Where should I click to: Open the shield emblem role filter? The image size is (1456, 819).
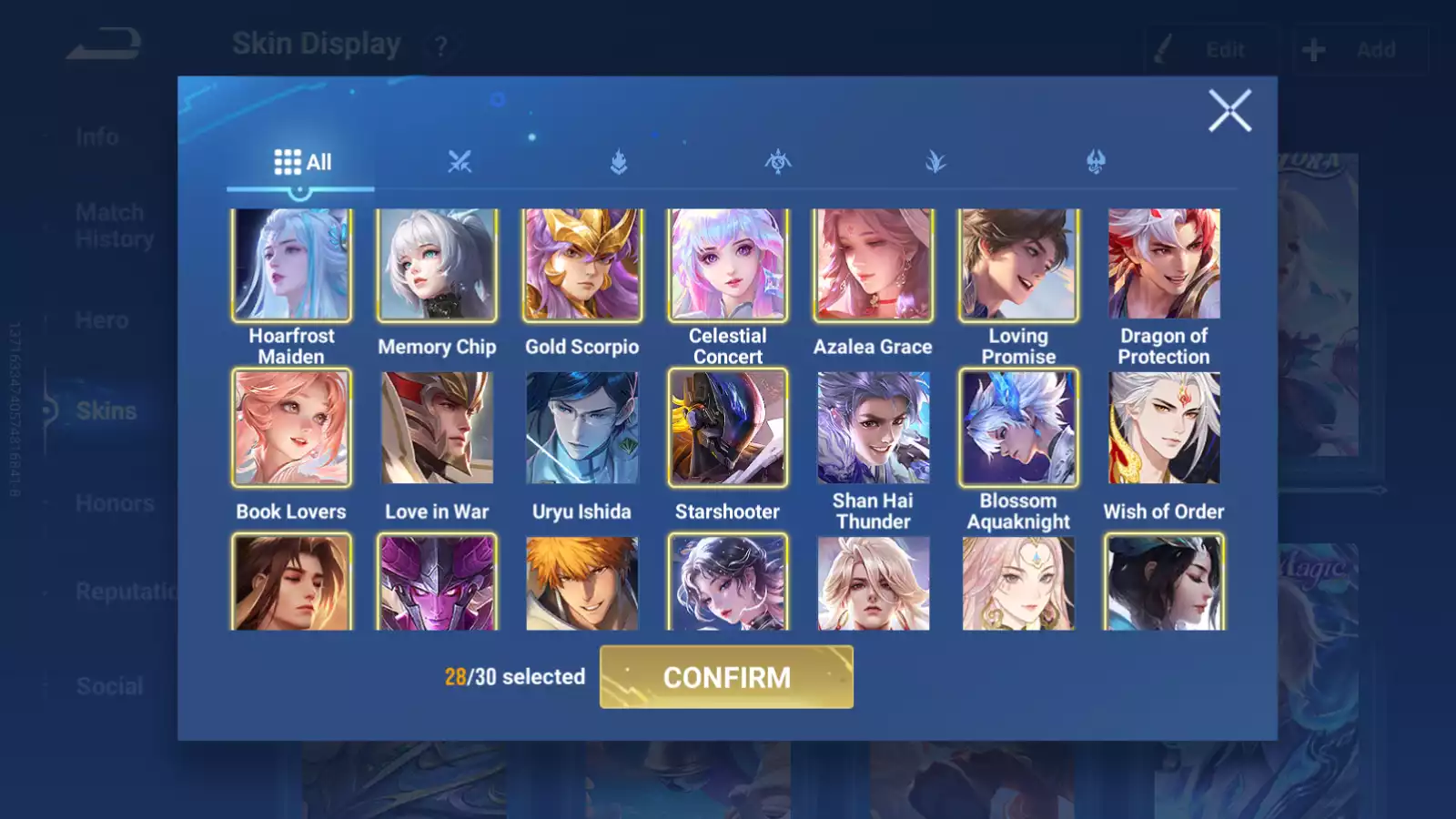pyautogui.click(x=618, y=163)
